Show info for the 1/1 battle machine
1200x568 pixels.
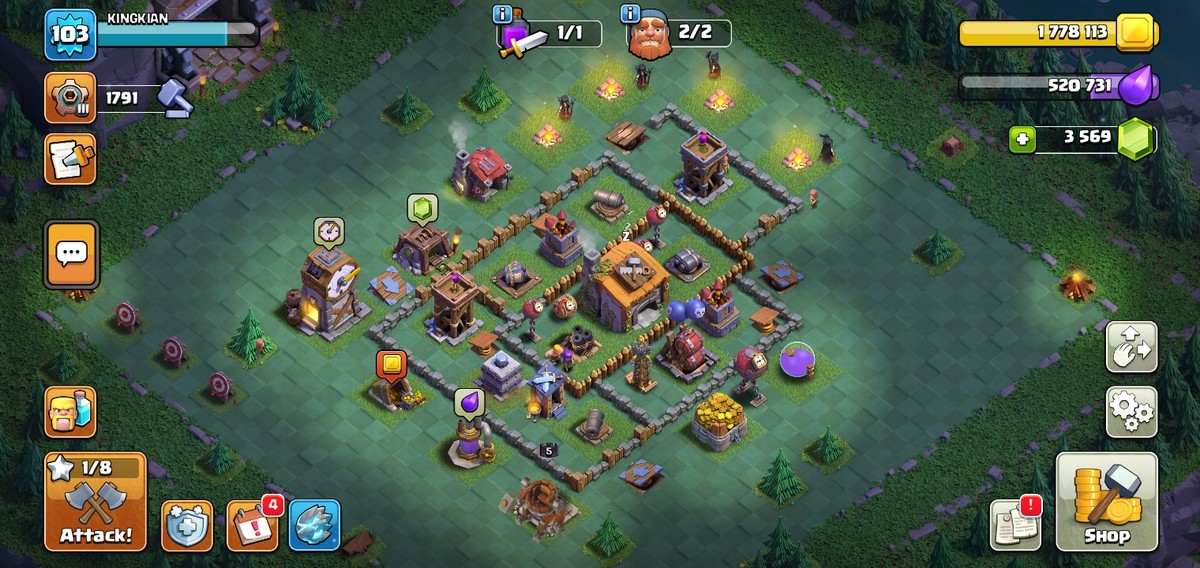505,14
